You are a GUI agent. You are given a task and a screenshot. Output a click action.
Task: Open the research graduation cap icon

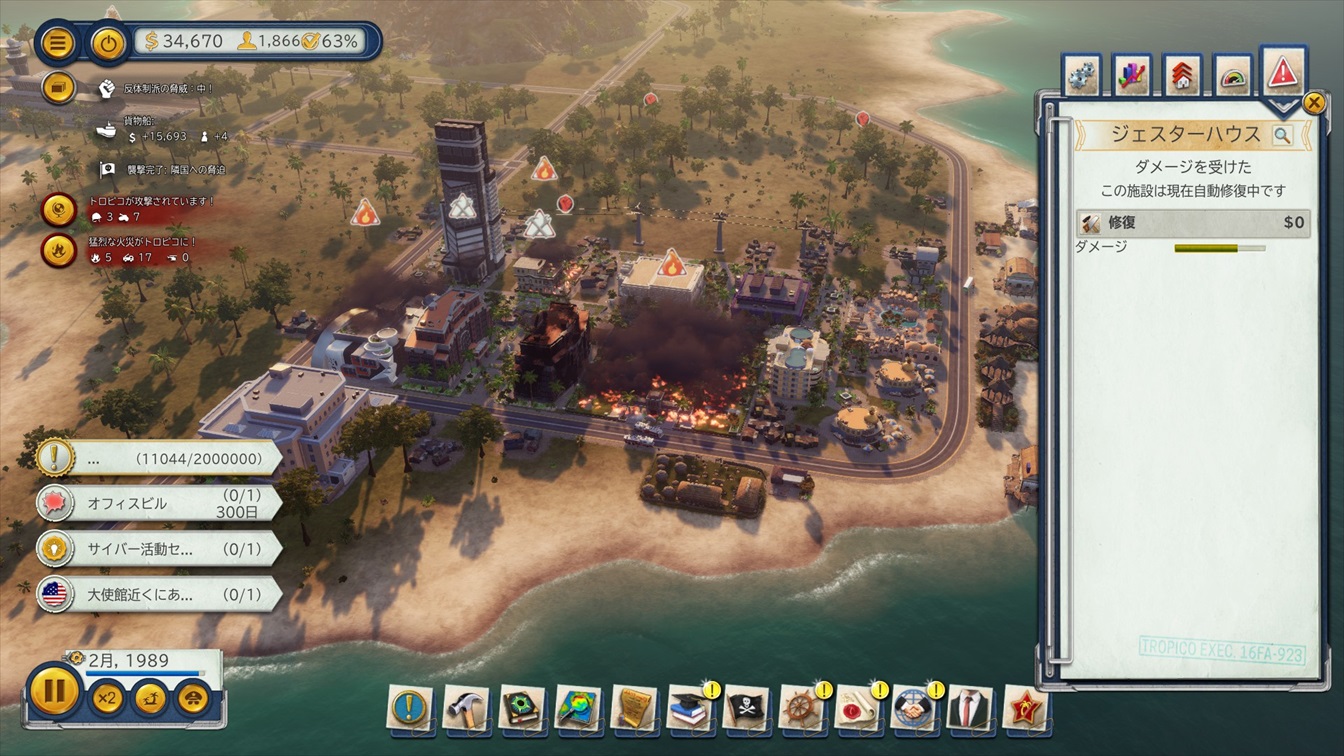(689, 707)
